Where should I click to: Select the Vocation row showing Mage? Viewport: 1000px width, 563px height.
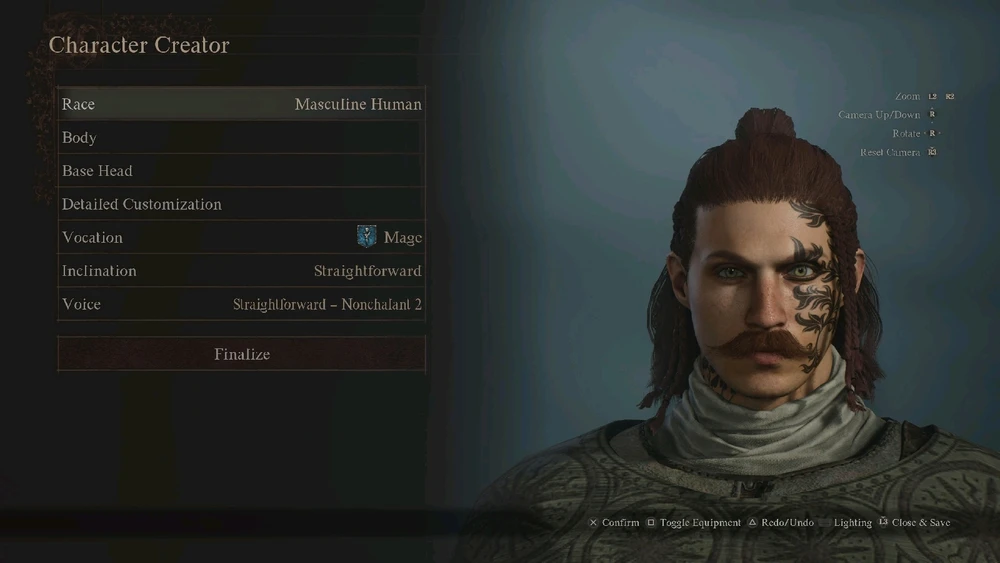[x=241, y=238]
